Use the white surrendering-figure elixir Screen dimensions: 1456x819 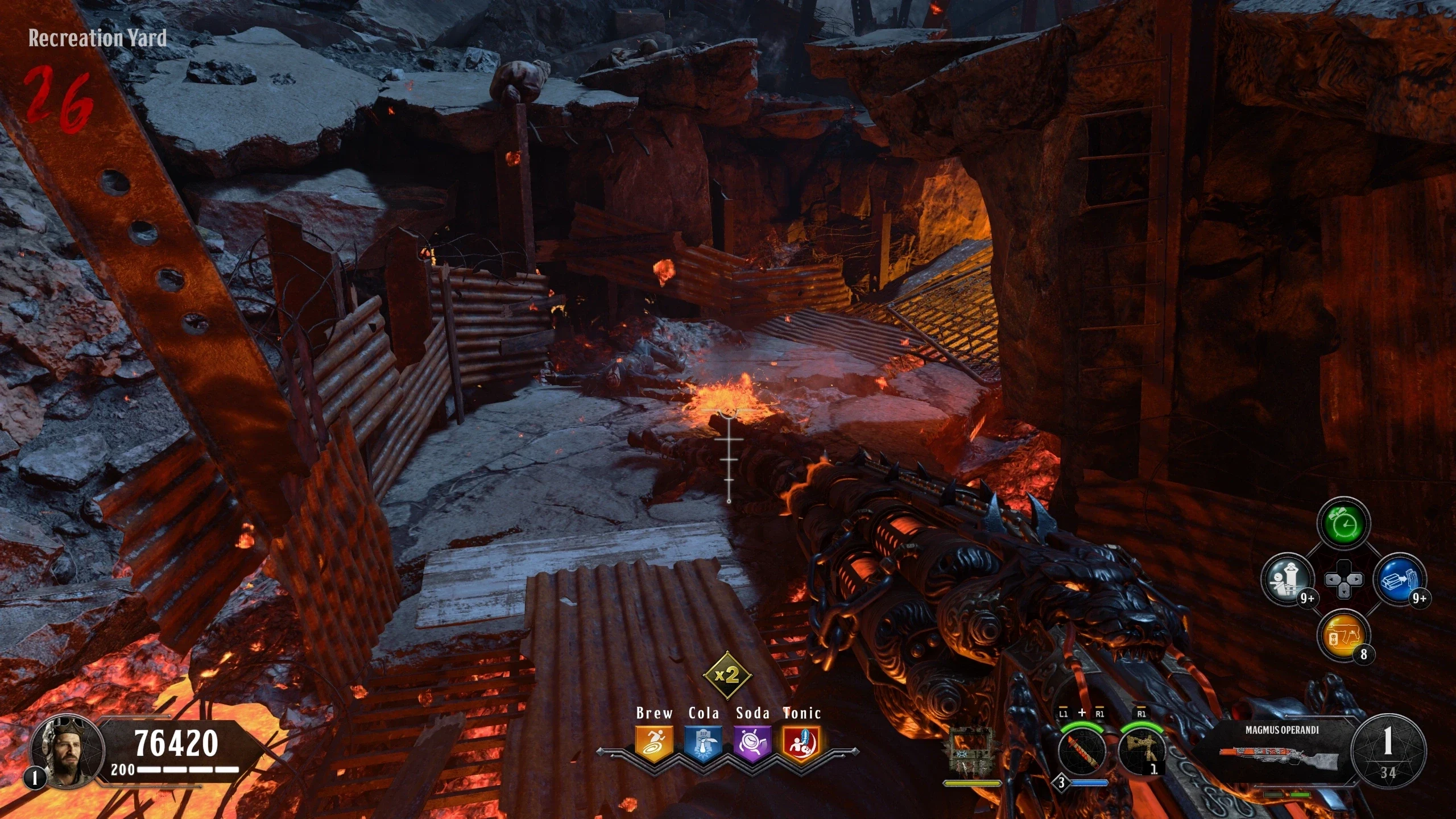pyautogui.click(x=1288, y=580)
